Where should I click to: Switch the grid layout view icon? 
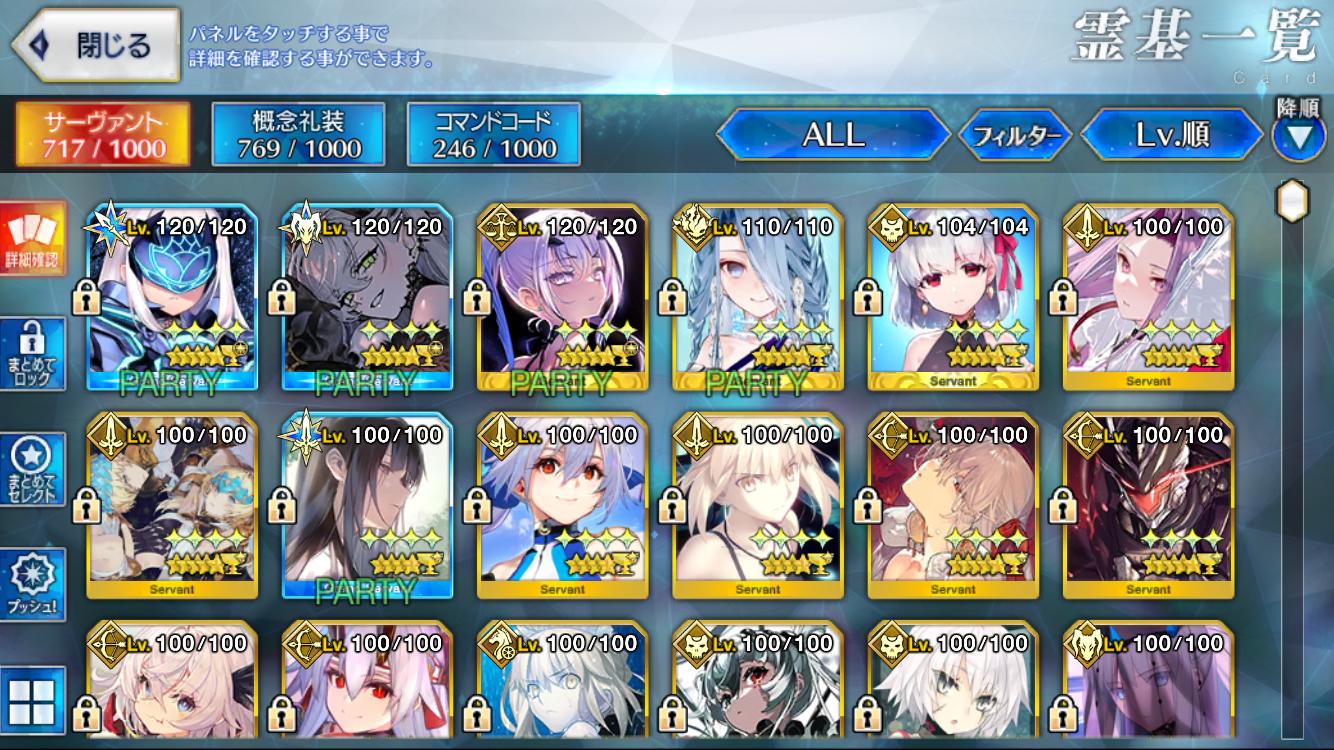point(32,700)
